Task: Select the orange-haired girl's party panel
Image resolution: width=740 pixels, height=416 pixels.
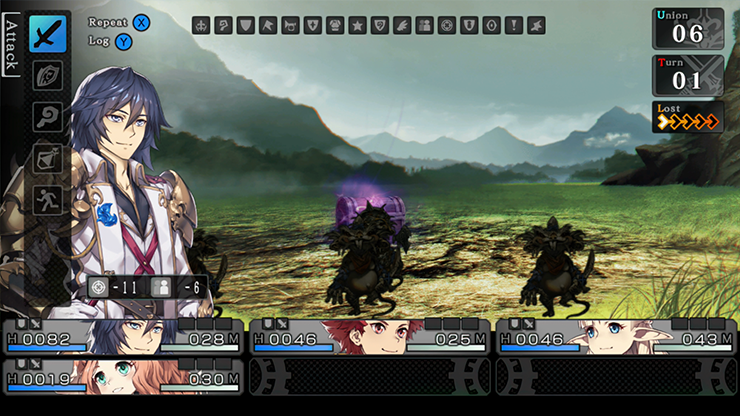Action: [123, 376]
